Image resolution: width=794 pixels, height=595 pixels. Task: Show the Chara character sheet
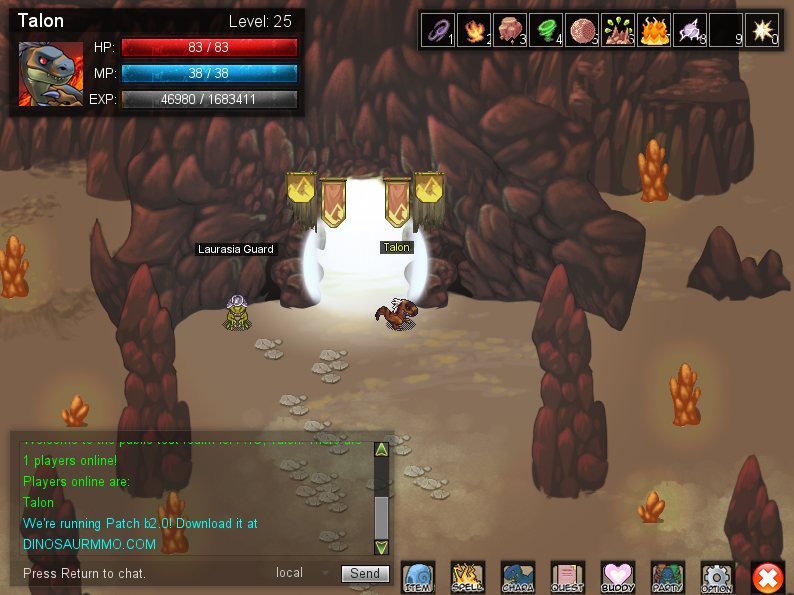(x=517, y=577)
